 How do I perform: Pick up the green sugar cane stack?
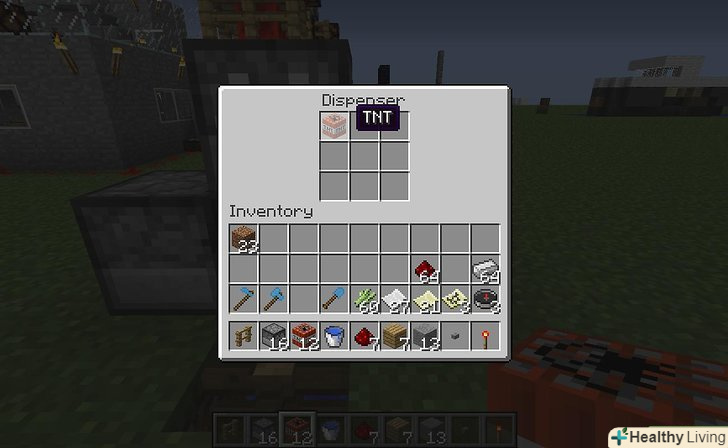365,298
